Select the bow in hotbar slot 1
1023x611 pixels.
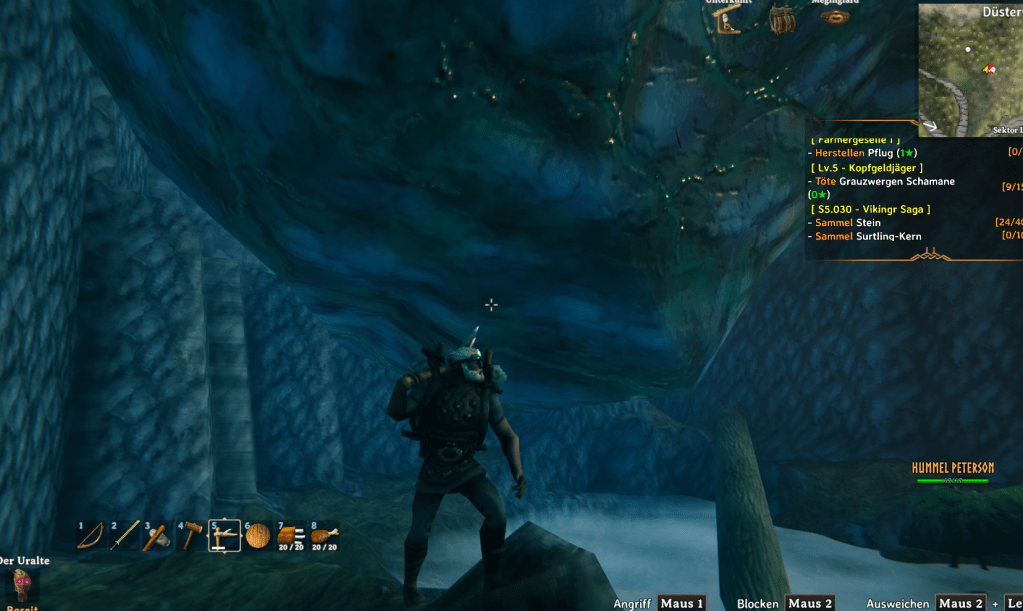91,536
